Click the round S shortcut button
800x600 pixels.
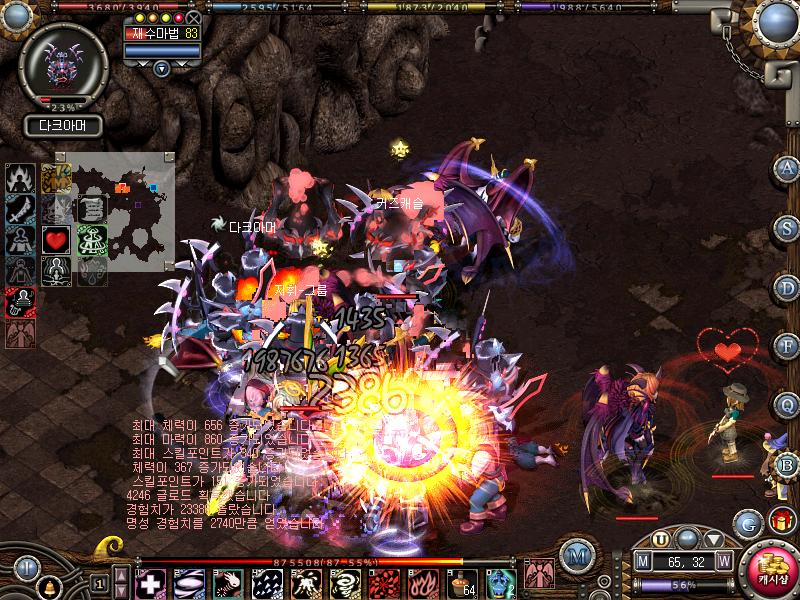(x=786, y=228)
